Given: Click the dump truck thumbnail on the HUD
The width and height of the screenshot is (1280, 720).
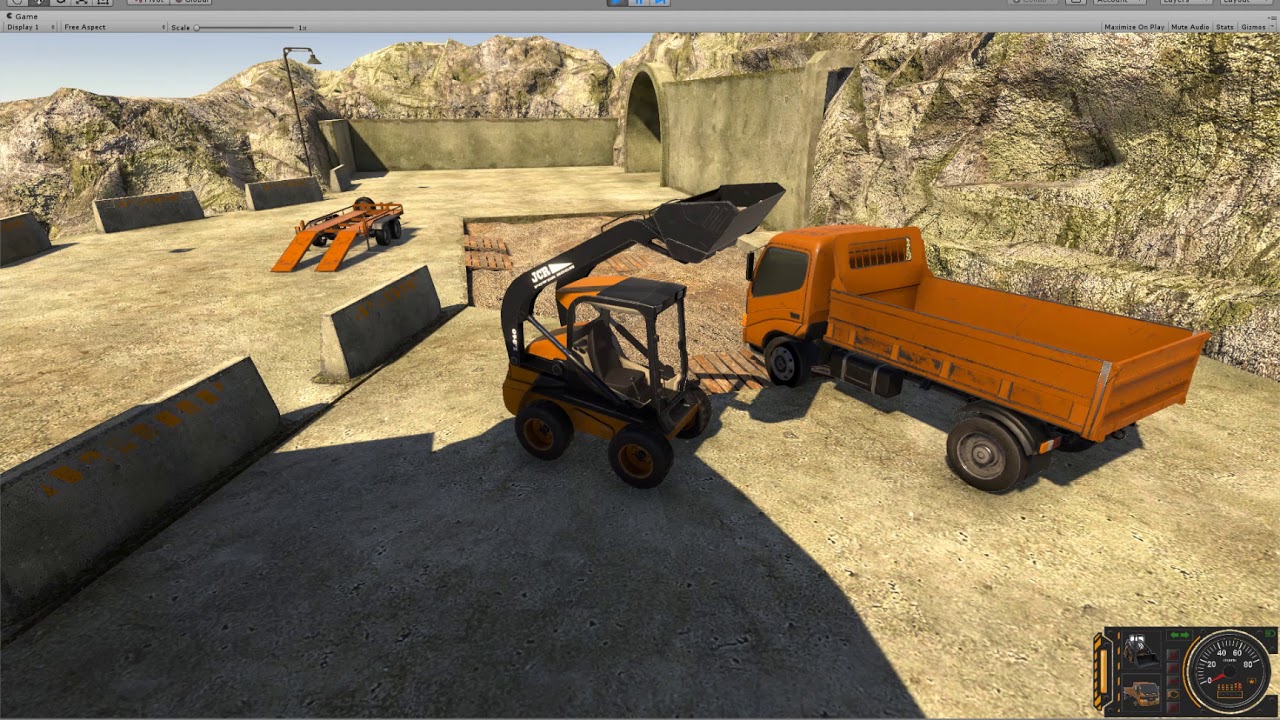Looking at the screenshot, I should tap(1142, 693).
